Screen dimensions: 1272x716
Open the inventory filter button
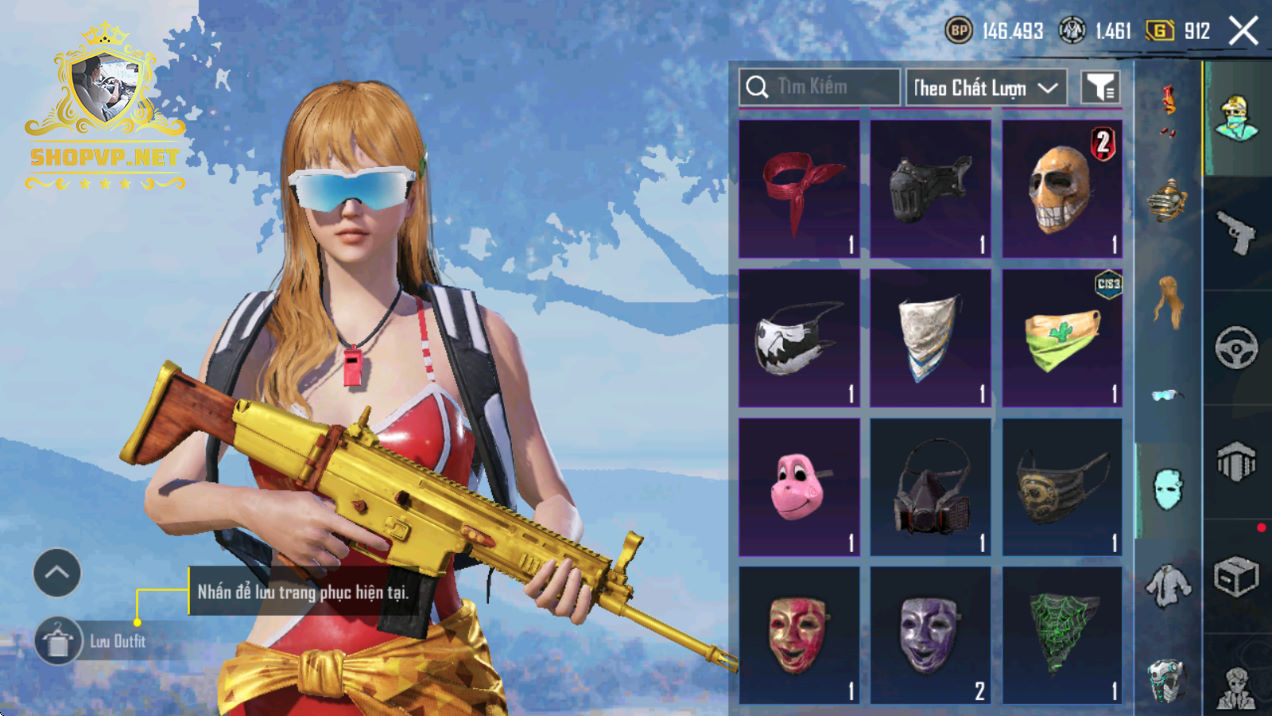click(x=1100, y=88)
